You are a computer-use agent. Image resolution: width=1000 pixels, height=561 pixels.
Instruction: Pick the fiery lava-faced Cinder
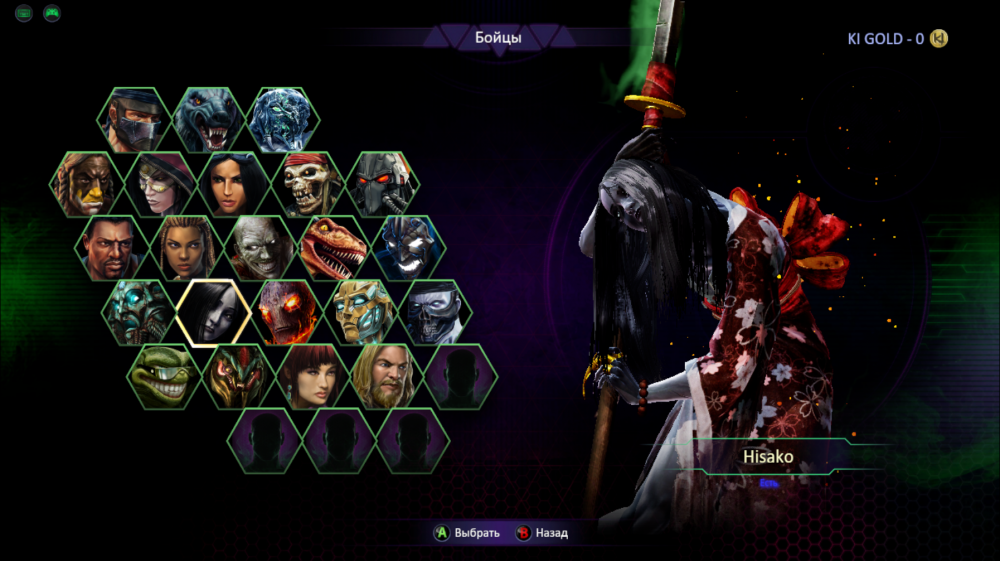[x=287, y=312]
